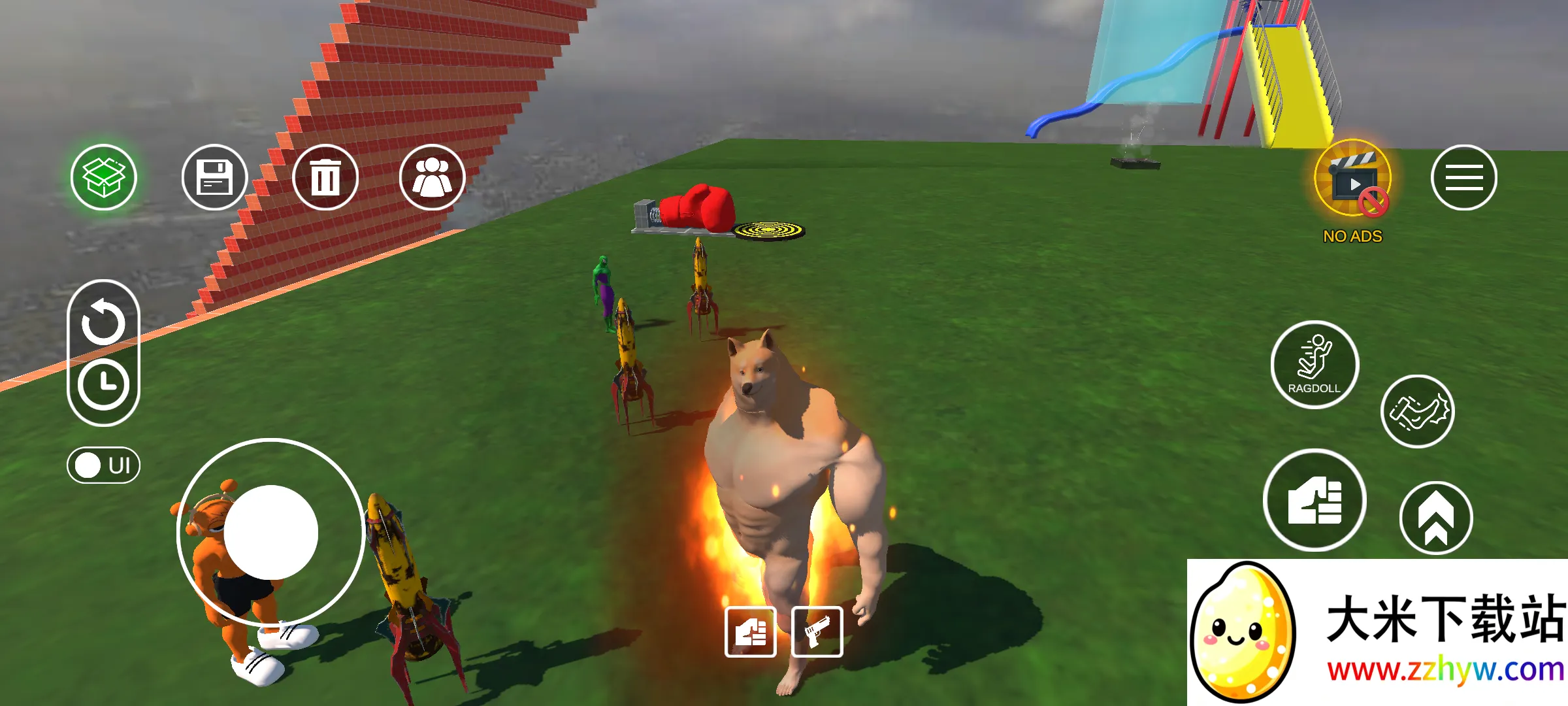This screenshot has height=706, width=1568.
Task: Open the hamburger menu
Action: 1463,177
